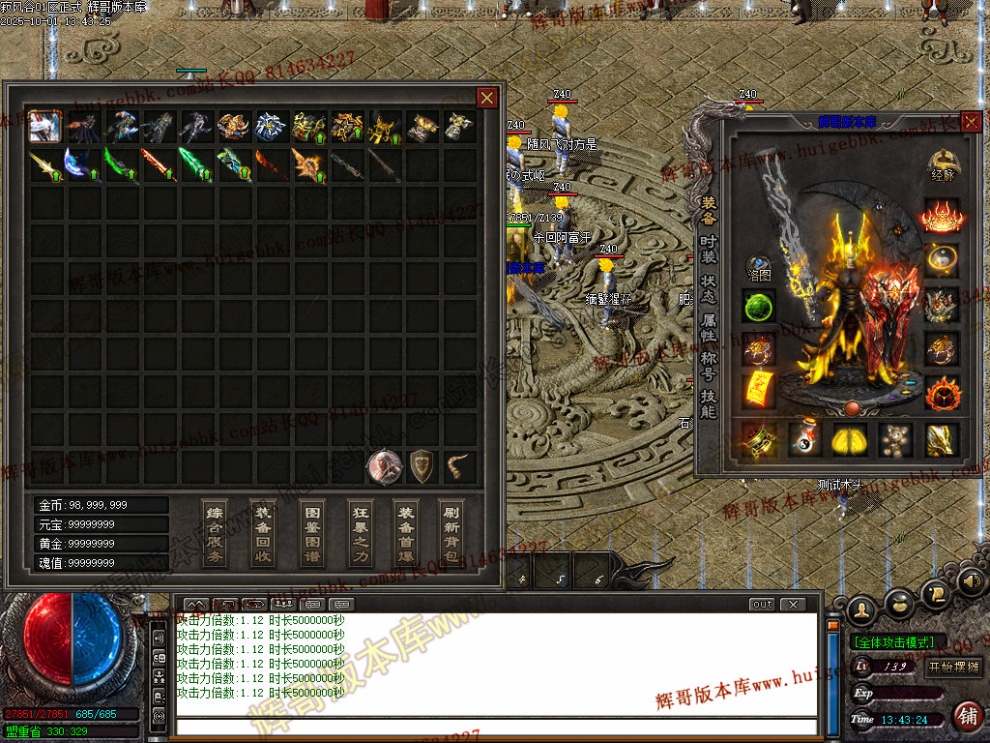The height and width of the screenshot is (743, 990).
Task: Click the 装备回收 equipment recycle button
Action: pos(263,534)
